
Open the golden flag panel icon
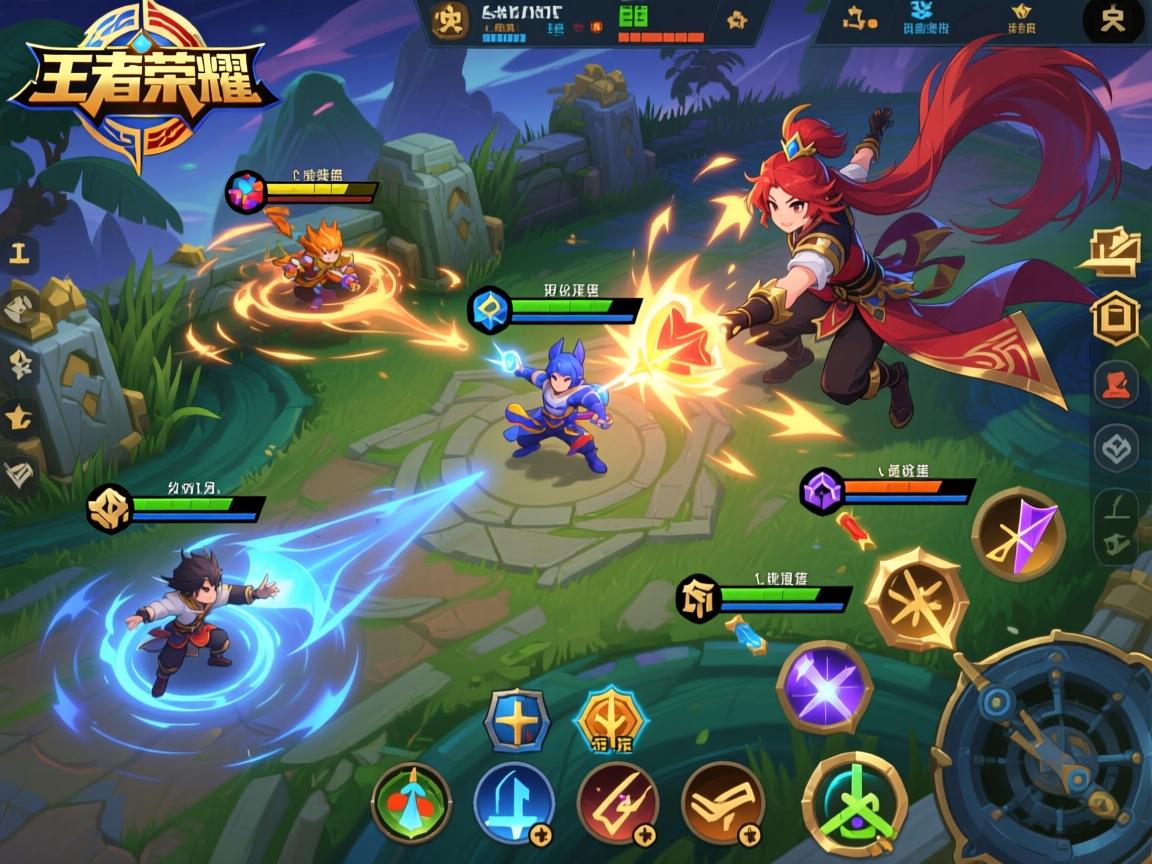(x=1113, y=251)
